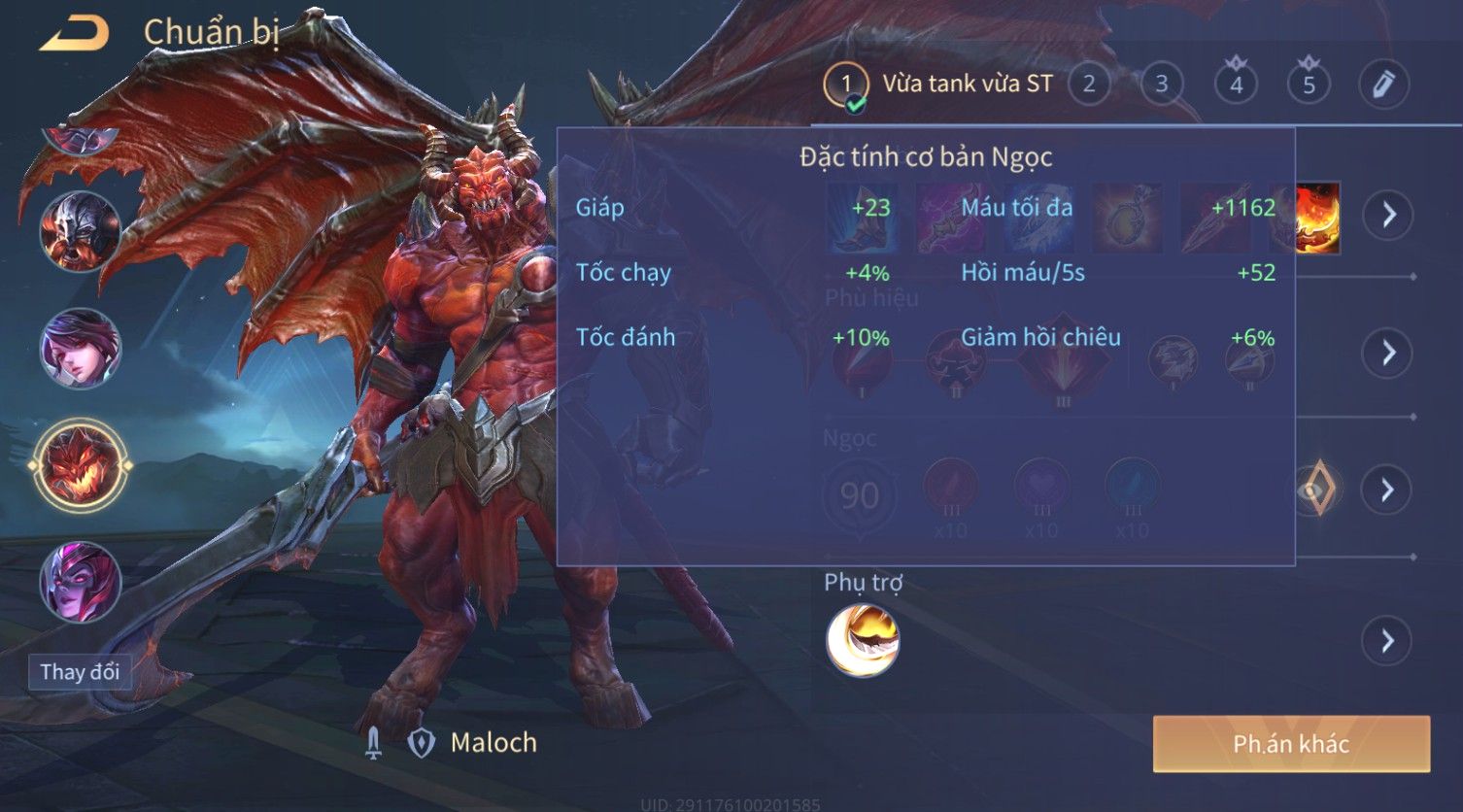This screenshot has height=812, width=1463.
Task: Click the Phản khác button
Action: pos(1291,744)
